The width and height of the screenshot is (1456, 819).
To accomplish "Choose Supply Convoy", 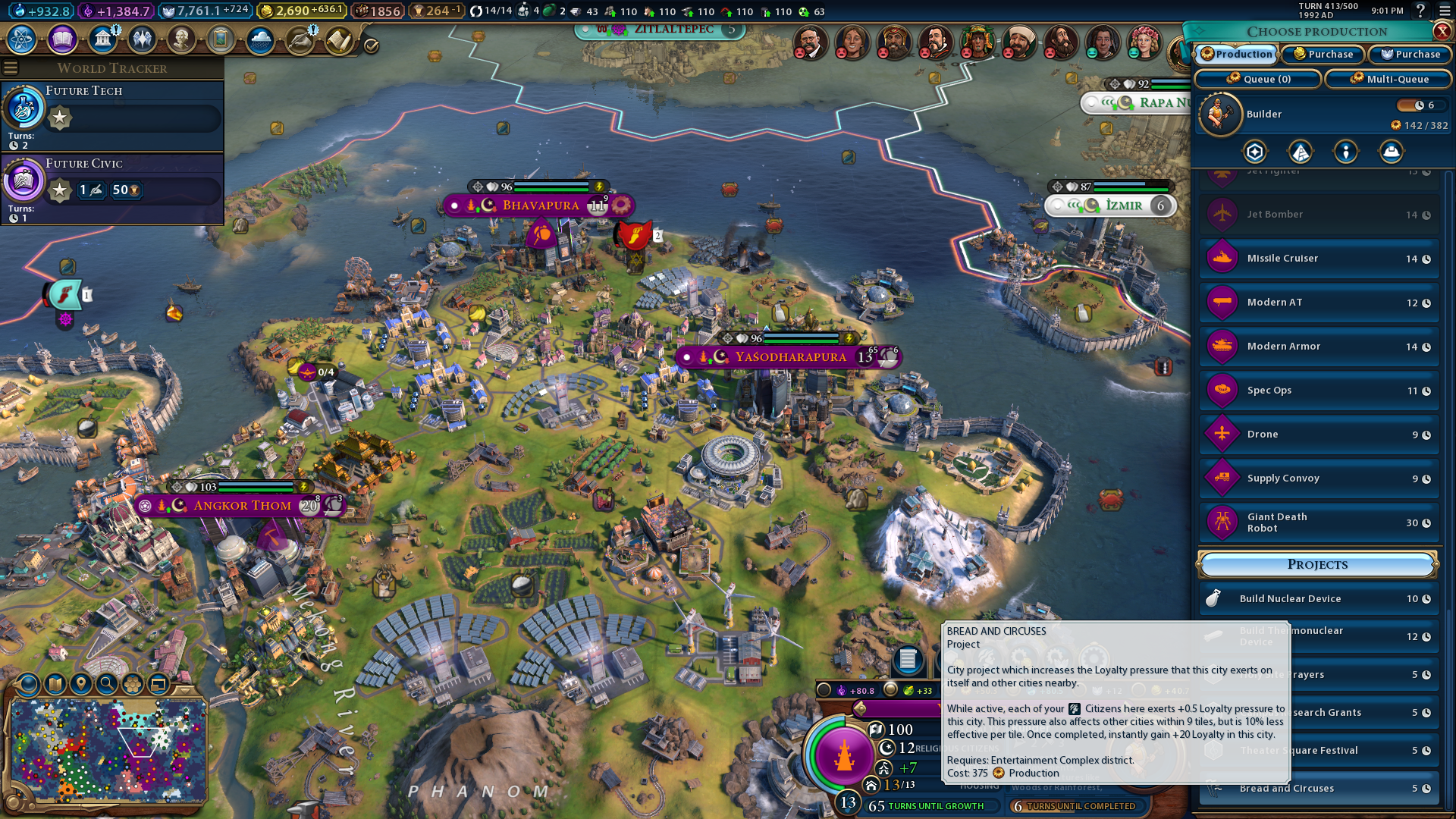I will [x=1319, y=479].
